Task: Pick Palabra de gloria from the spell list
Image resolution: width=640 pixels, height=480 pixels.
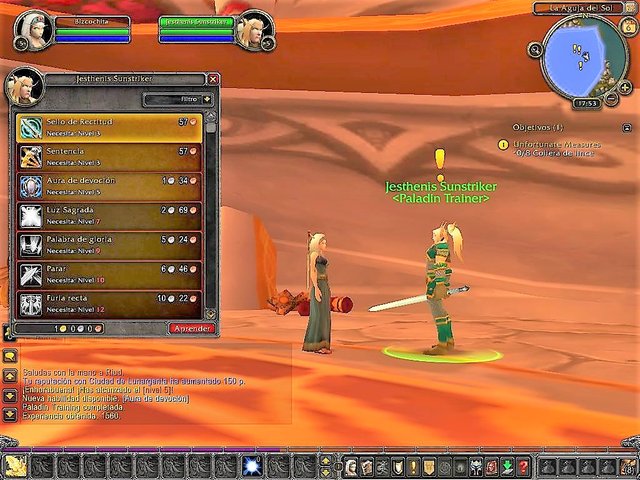Action: 109,245
